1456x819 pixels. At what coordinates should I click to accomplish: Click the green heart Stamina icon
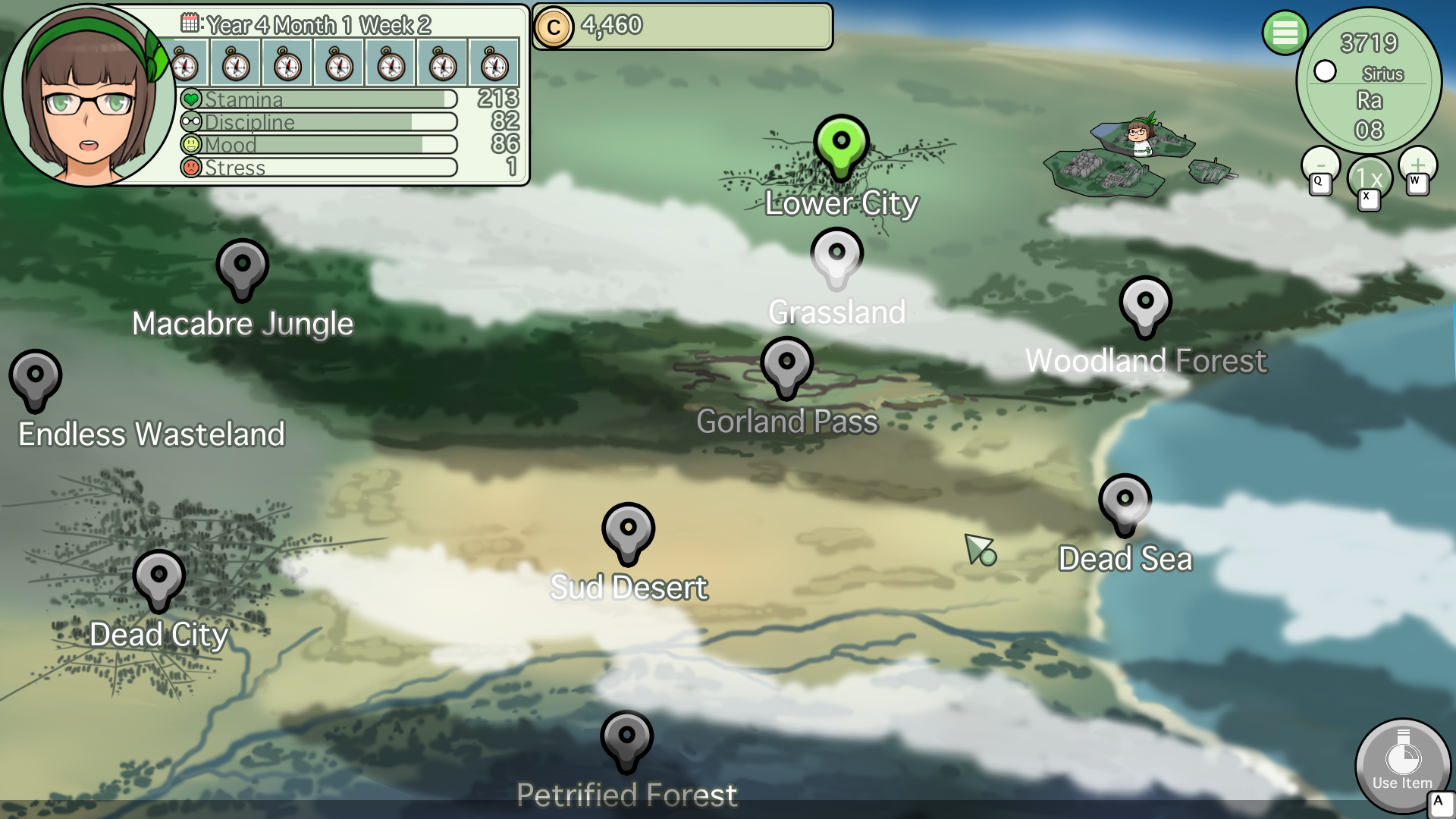coord(192,98)
